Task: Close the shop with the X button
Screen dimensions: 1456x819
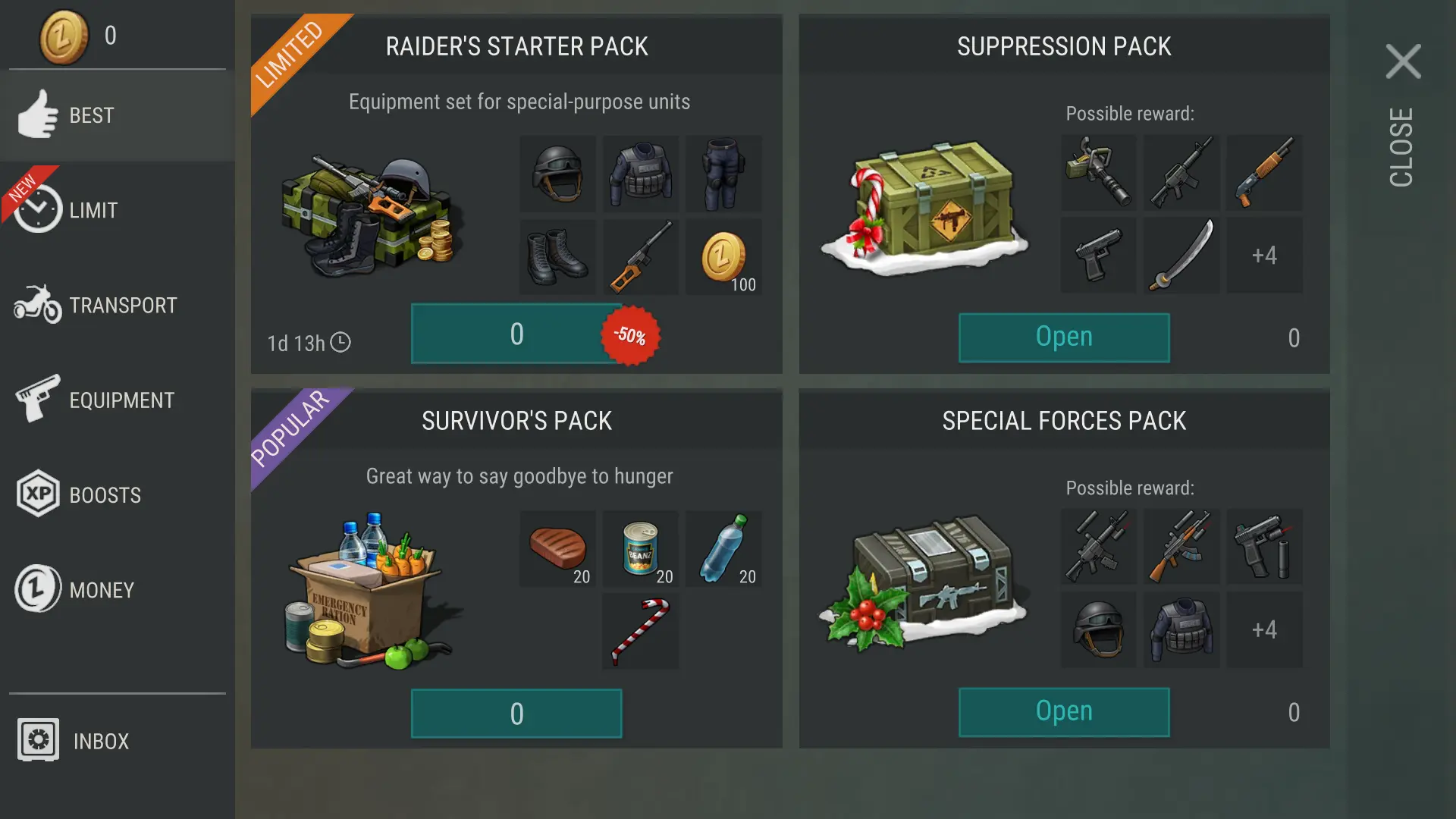Action: point(1403,61)
